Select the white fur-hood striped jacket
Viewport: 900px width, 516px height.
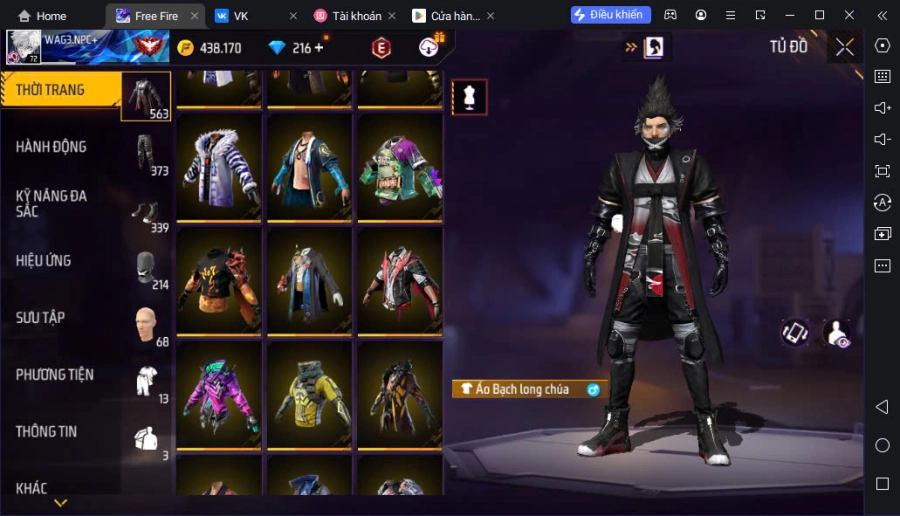[x=219, y=166]
